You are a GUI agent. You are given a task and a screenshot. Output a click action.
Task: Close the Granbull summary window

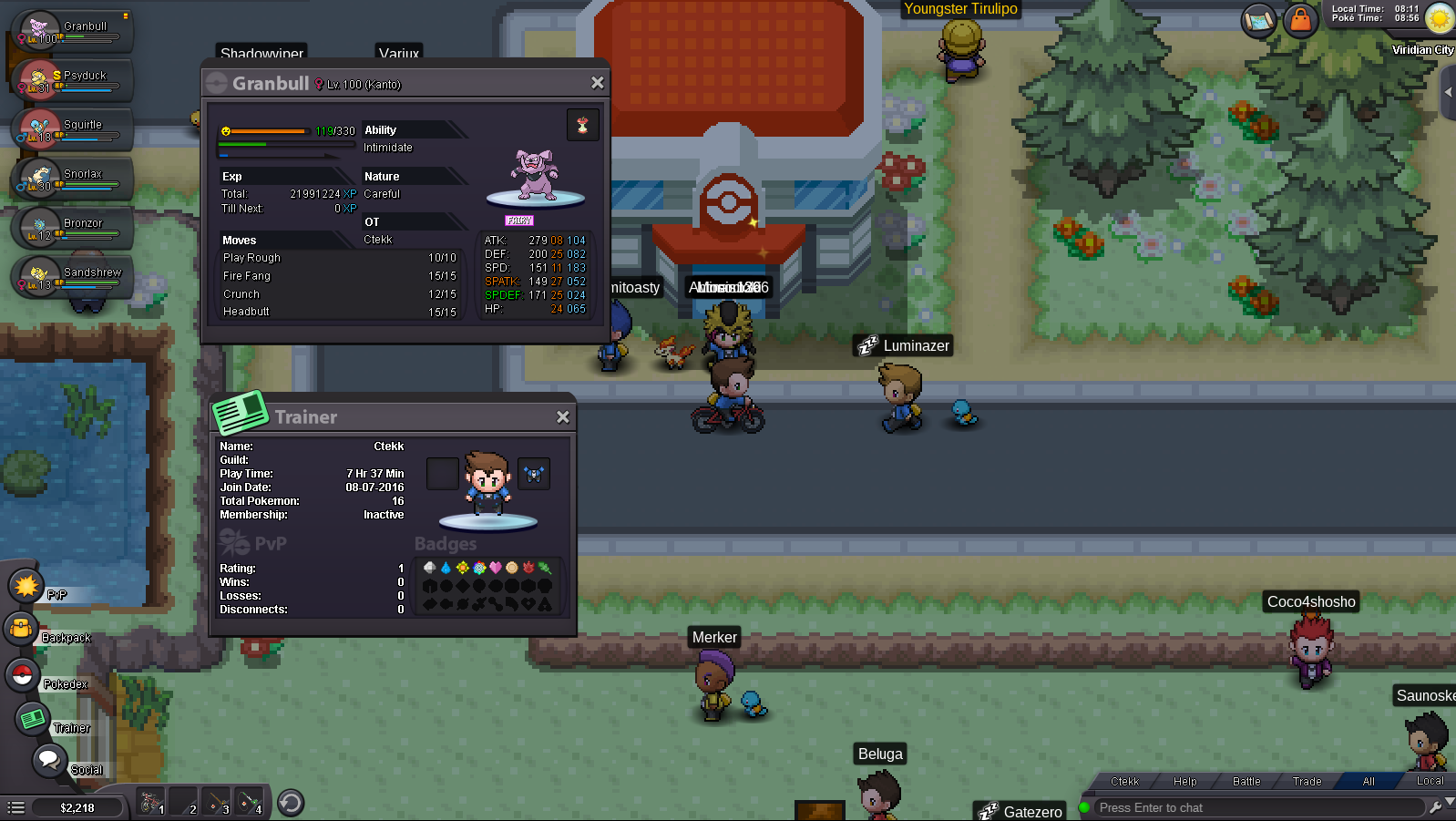click(x=597, y=83)
